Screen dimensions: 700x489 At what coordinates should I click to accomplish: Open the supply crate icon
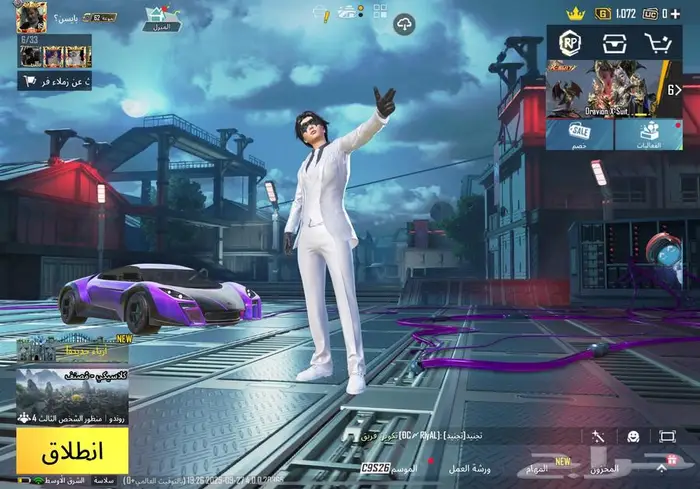pos(614,43)
